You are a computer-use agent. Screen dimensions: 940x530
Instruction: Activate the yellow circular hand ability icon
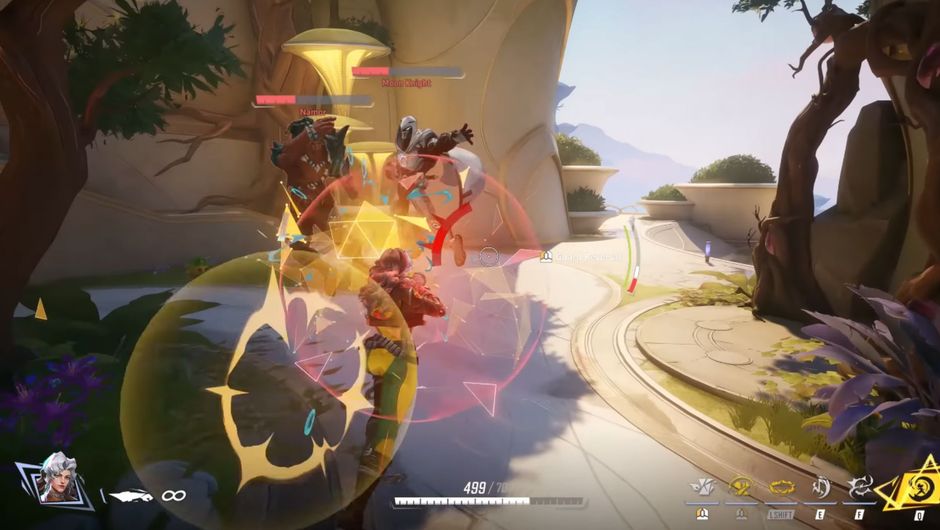coord(740,487)
